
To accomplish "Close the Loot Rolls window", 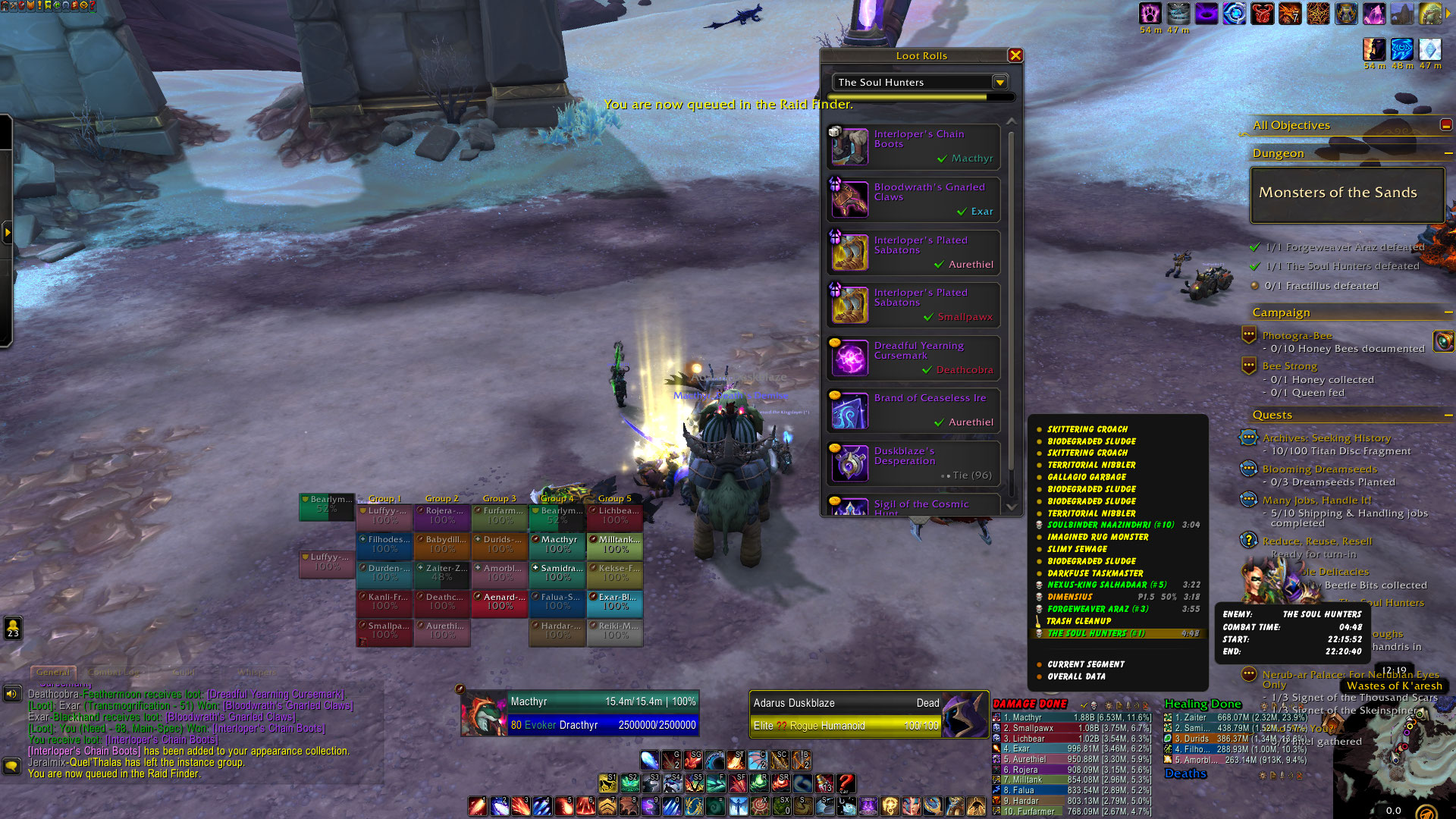I will click(1015, 55).
